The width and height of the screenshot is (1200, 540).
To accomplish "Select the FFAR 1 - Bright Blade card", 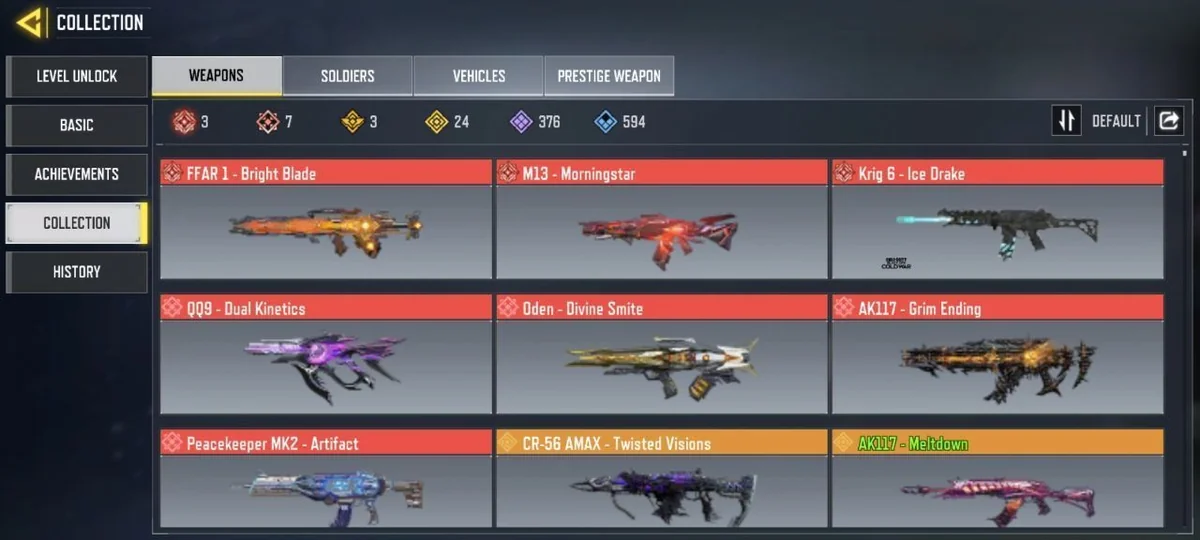I will click(326, 220).
